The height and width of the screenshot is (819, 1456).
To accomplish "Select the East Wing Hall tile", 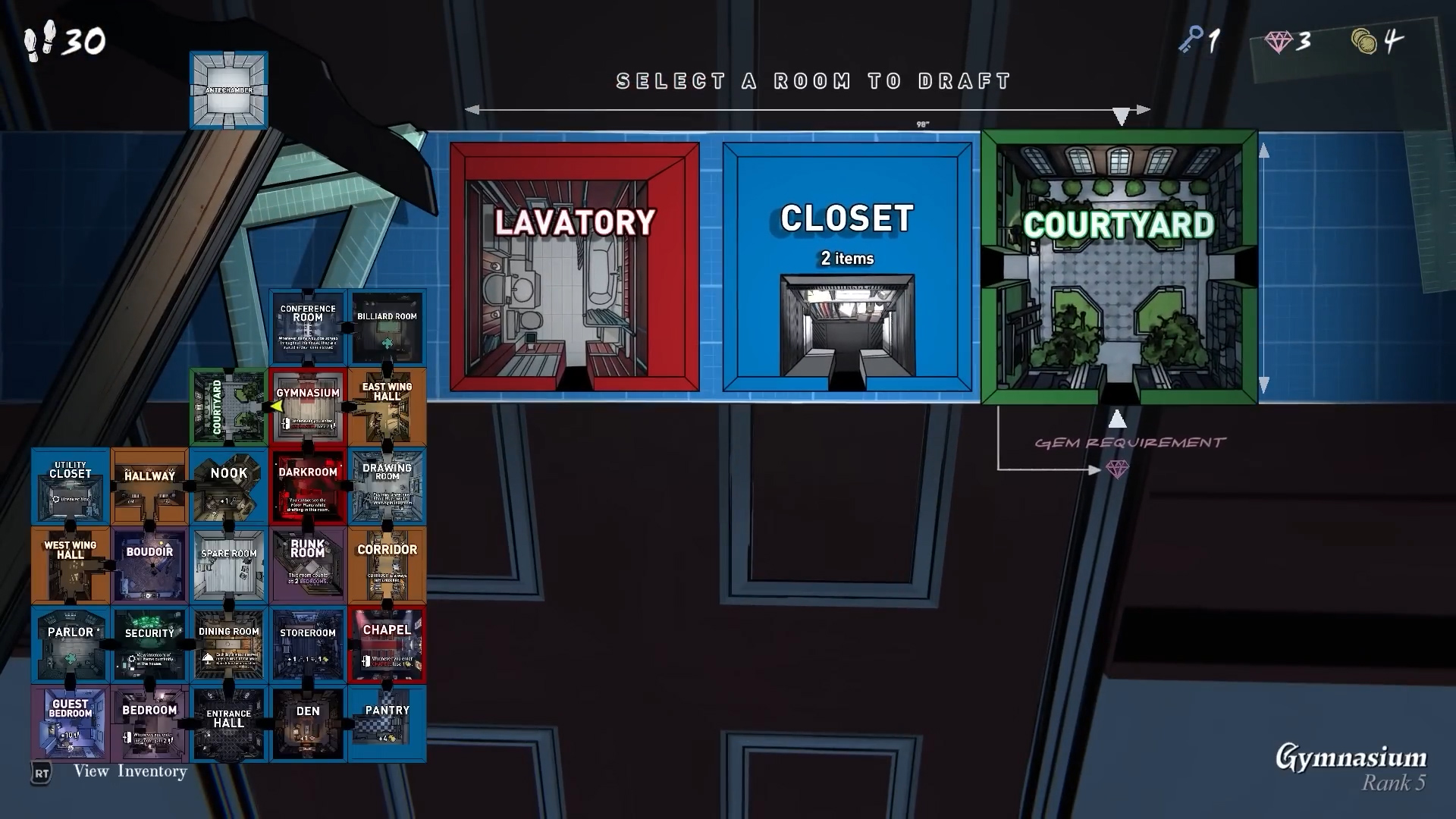I will click(387, 407).
